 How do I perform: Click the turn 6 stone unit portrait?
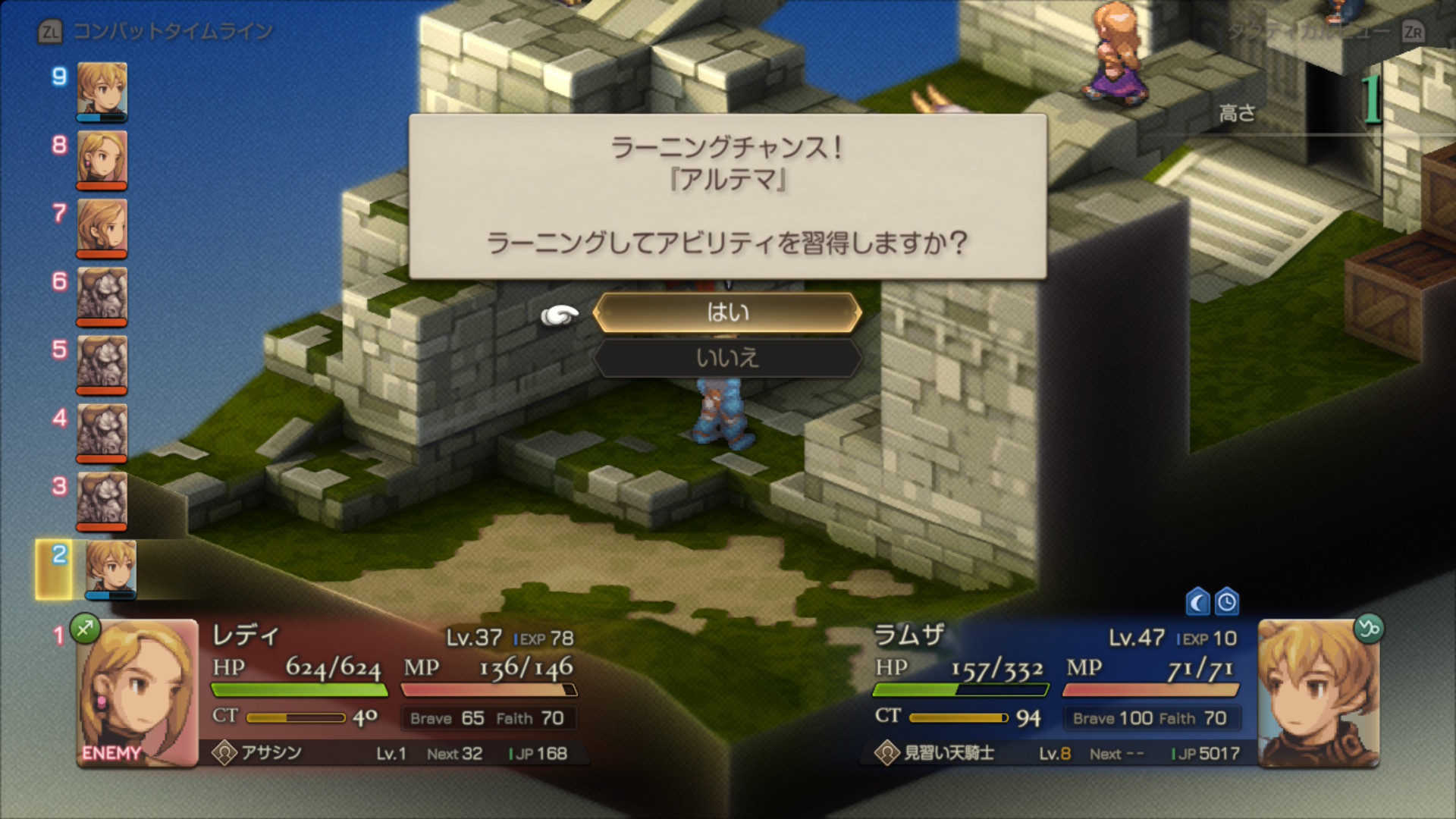tap(102, 296)
